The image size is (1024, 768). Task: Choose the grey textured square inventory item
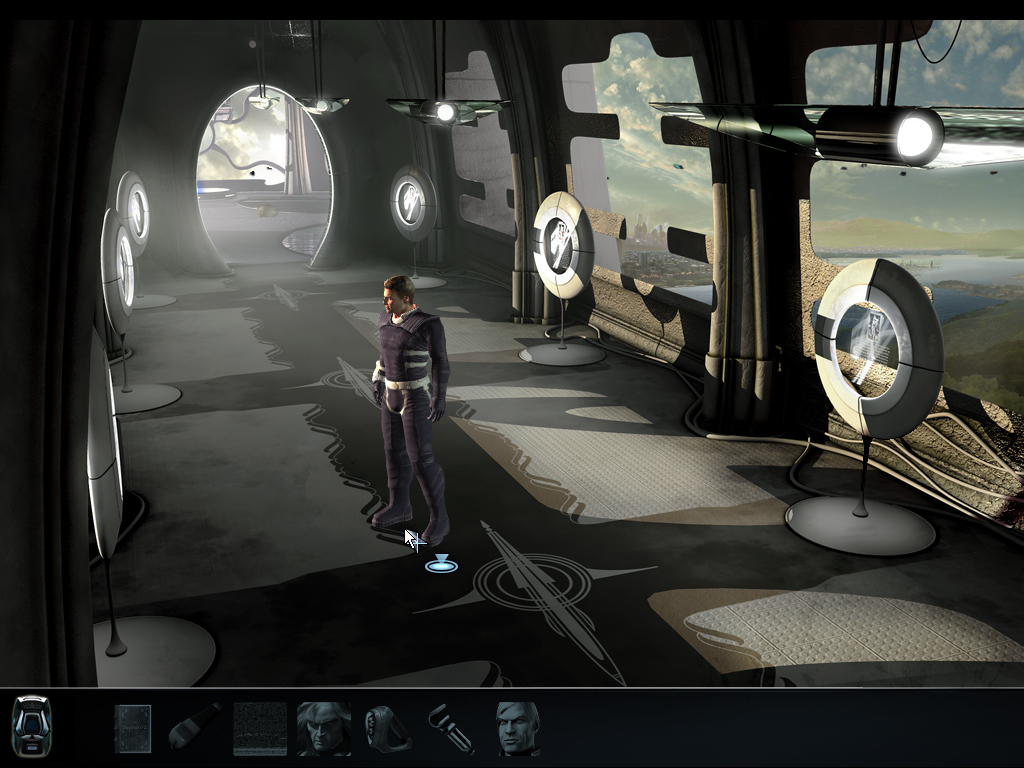[260, 728]
